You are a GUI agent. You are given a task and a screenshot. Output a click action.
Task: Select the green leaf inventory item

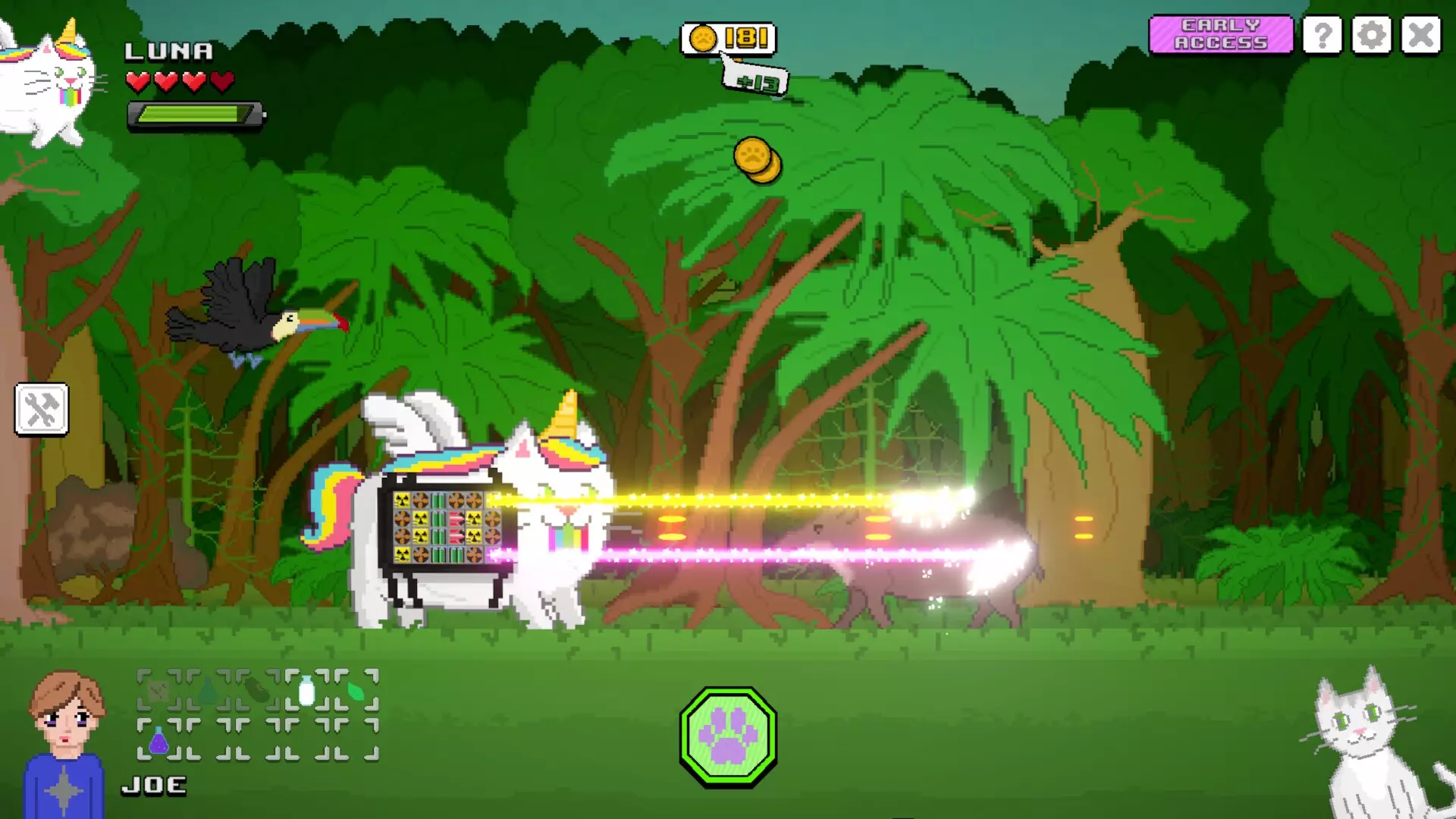(x=356, y=692)
